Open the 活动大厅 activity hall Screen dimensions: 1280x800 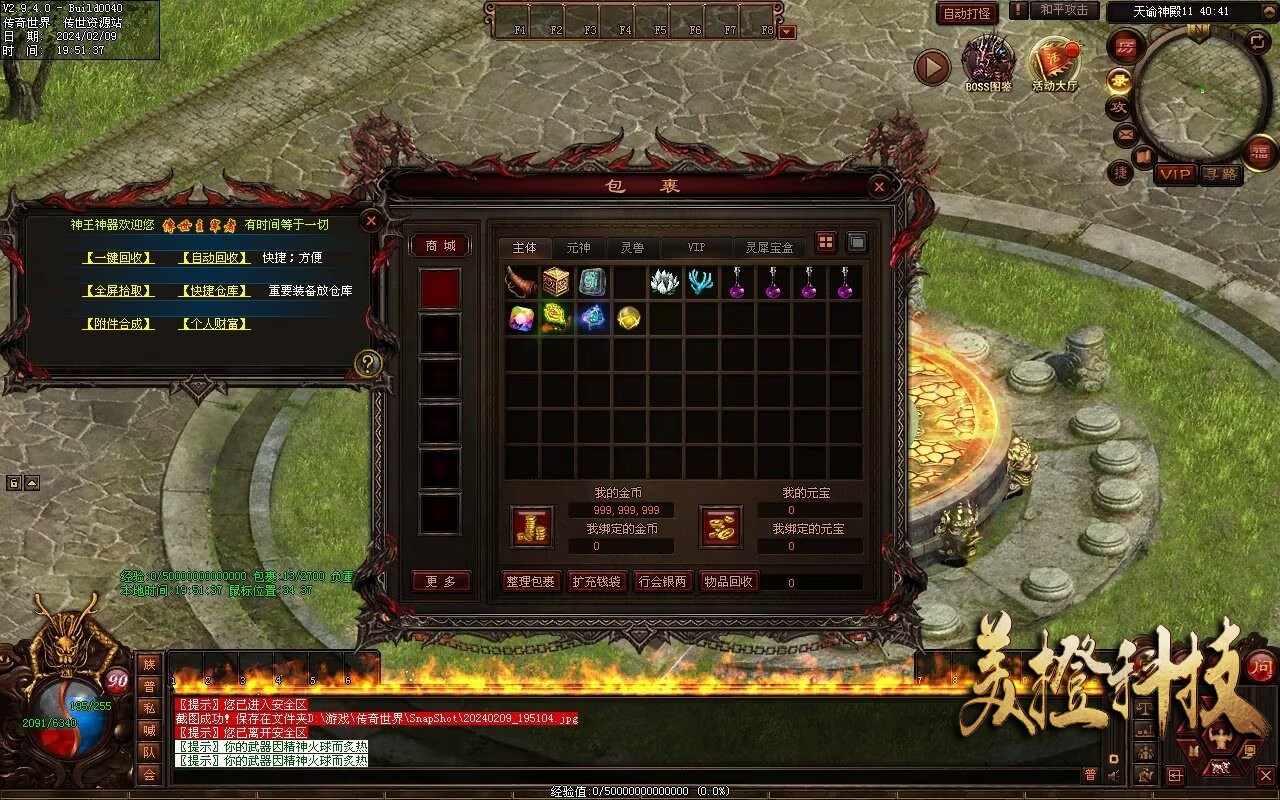tap(1055, 62)
